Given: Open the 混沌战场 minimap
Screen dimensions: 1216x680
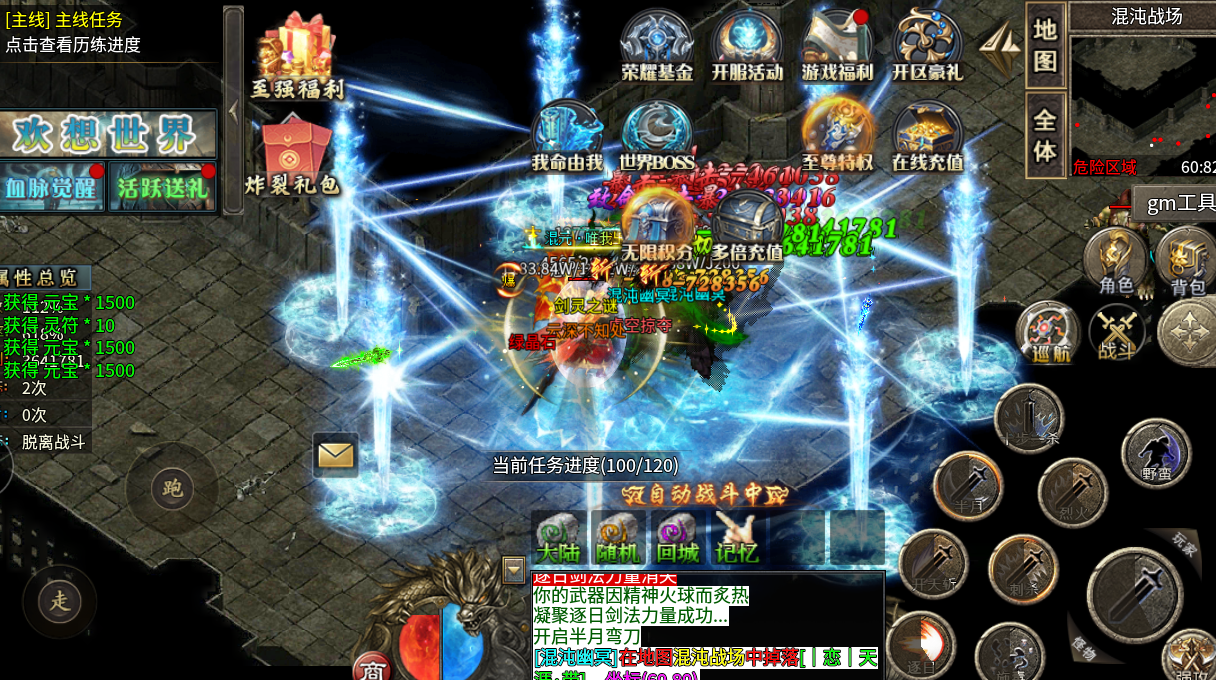Looking at the screenshot, I should click(x=1140, y=98).
